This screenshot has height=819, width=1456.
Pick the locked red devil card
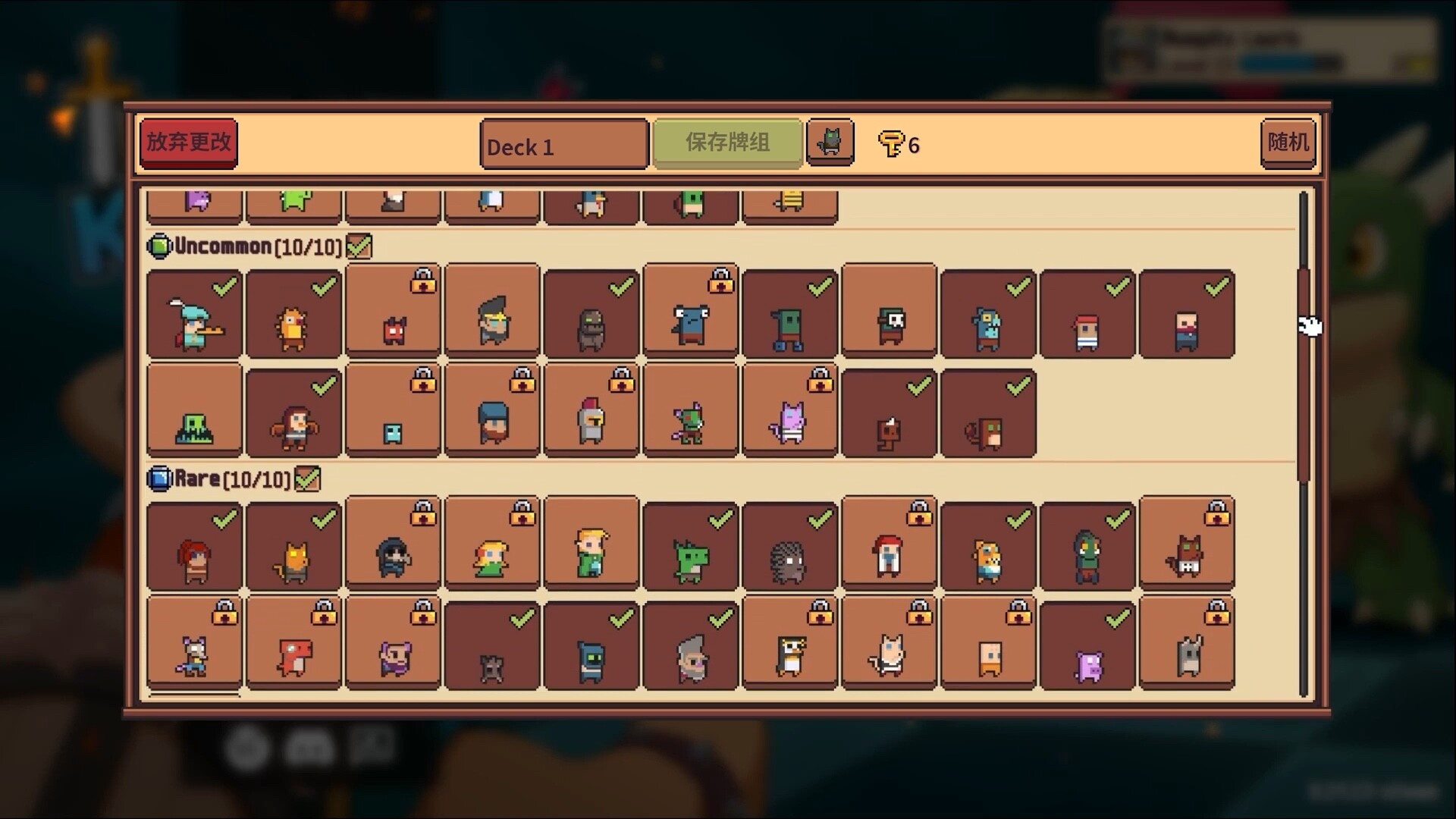coord(393,314)
